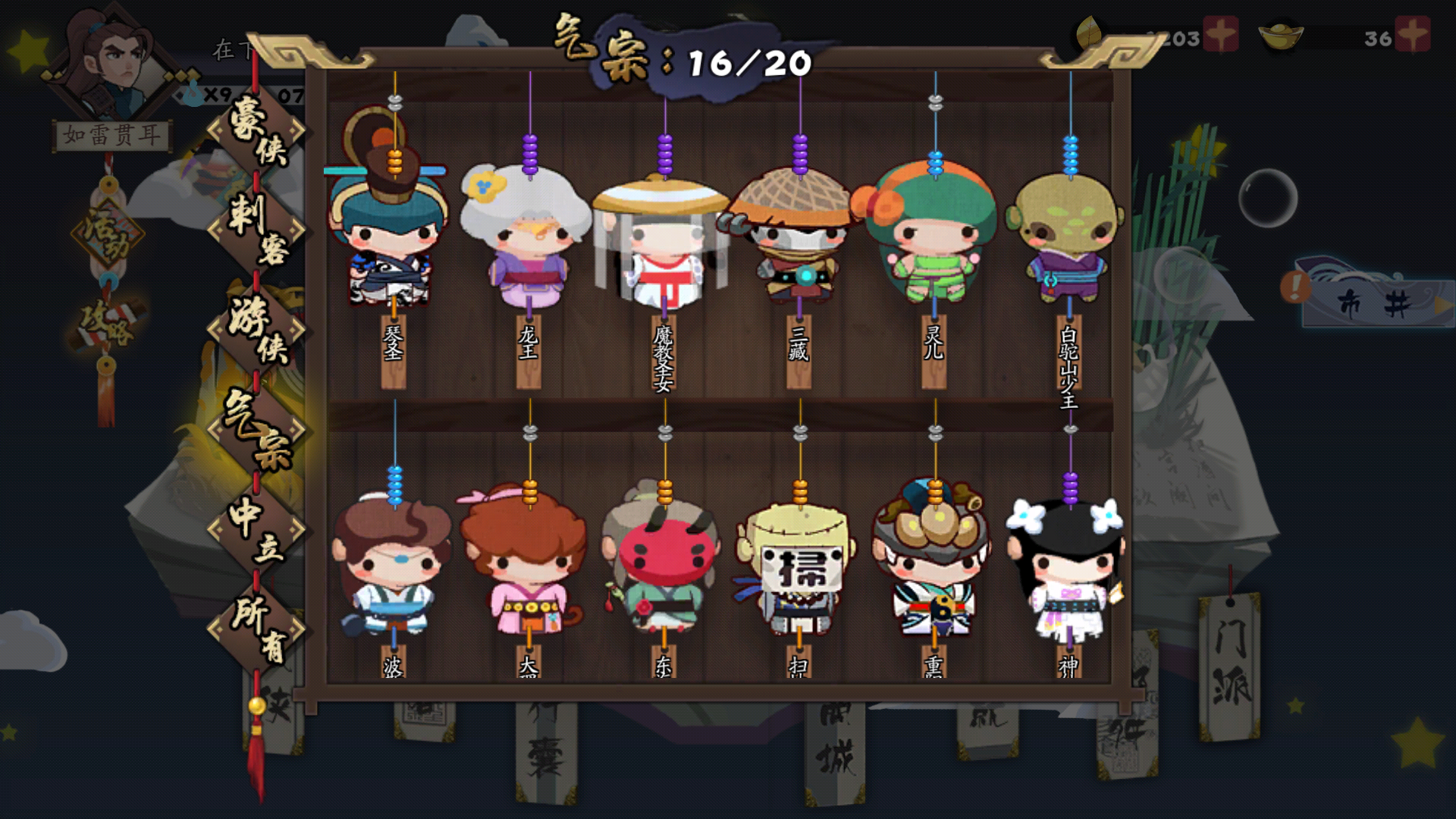This screenshot has width=1456, height=819.
Task: Click the 气宗 16/20 progress counter
Action: 675,53
